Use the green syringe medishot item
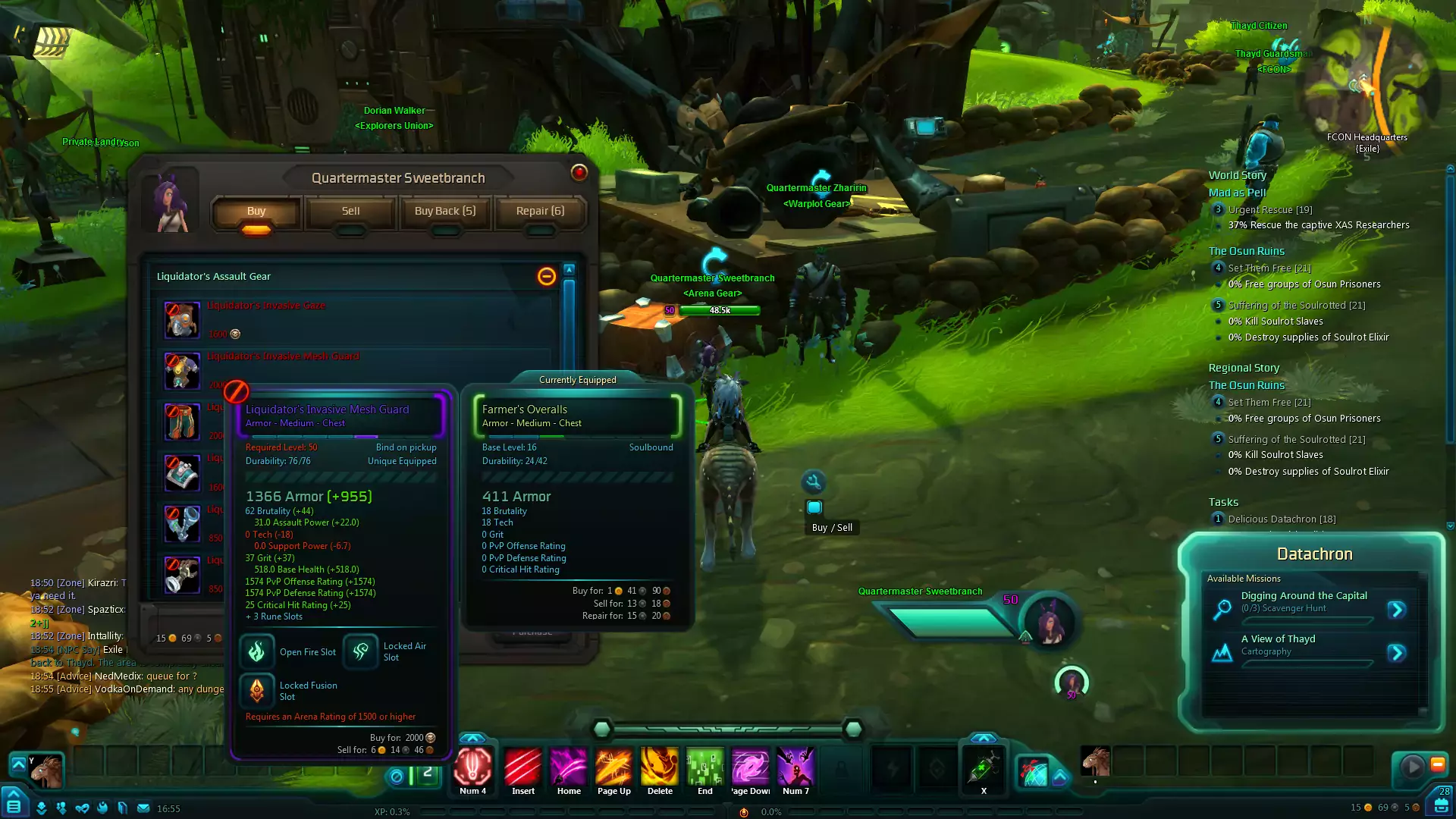The height and width of the screenshot is (819, 1456). point(984,767)
